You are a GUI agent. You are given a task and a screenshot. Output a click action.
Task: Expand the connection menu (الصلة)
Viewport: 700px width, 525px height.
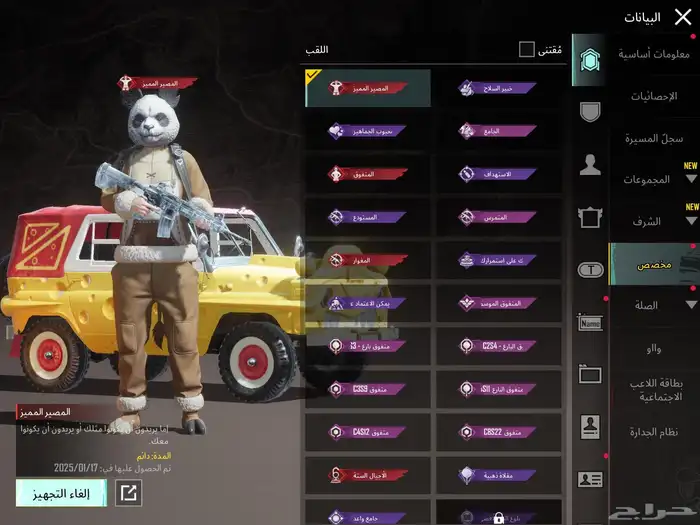655,305
